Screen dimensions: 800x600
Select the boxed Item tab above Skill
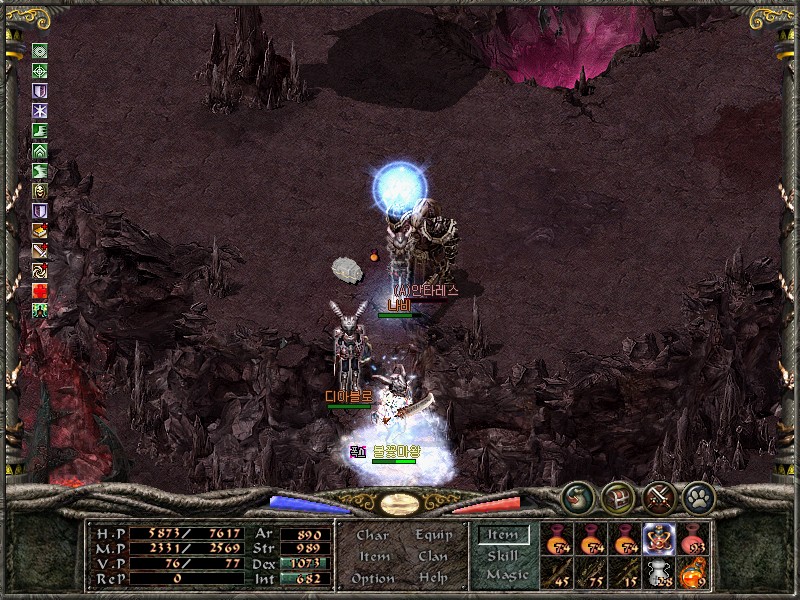pyautogui.click(x=503, y=535)
